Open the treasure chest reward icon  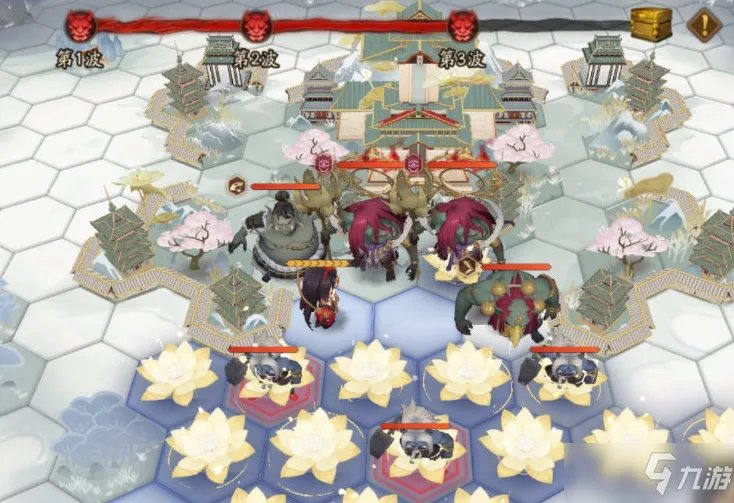tap(652, 24)
